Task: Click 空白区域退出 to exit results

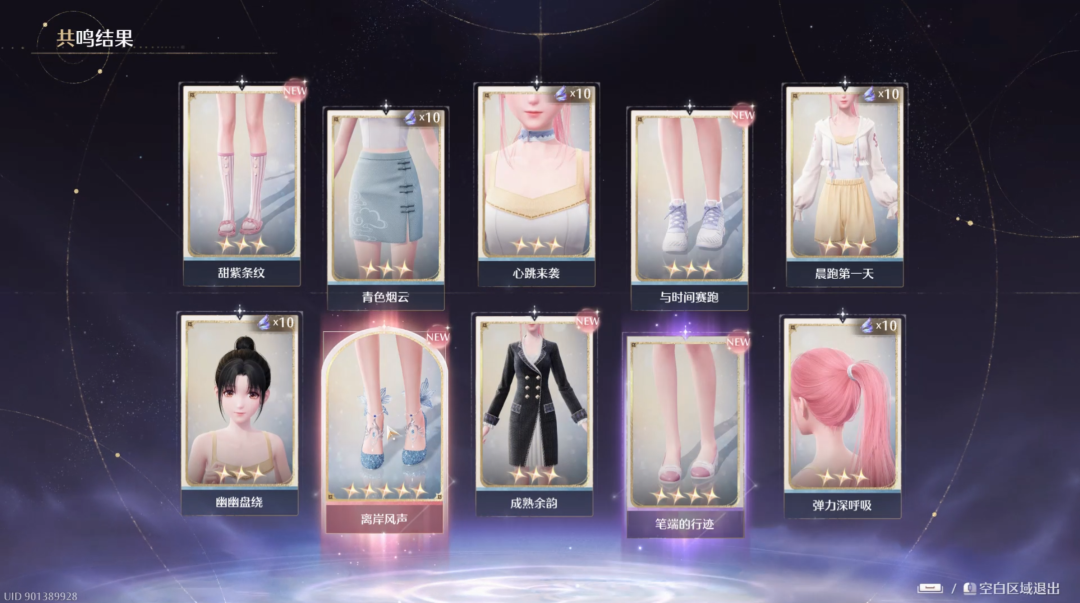Action: (x=1010, y=588)
